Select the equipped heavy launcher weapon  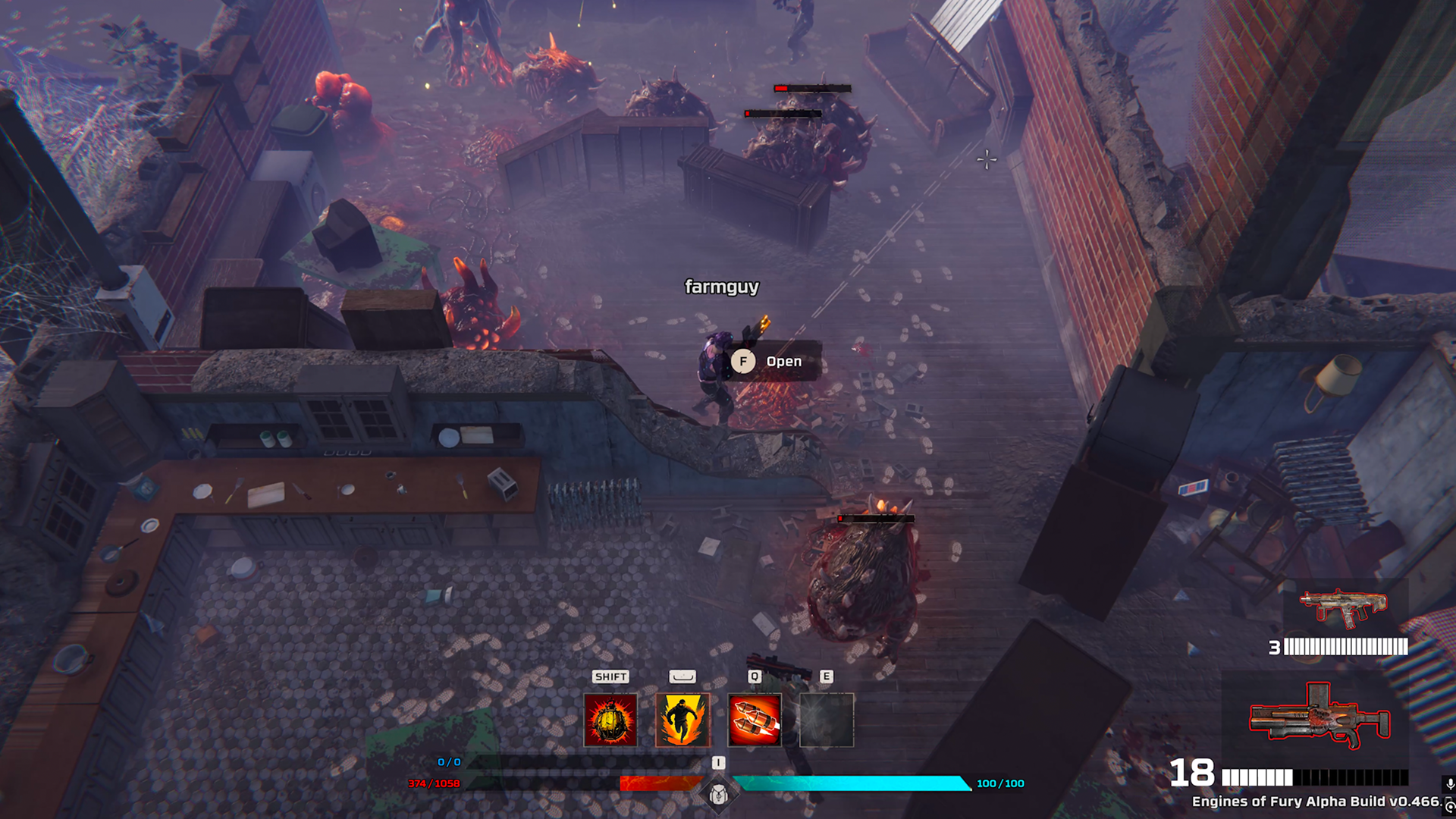click(1319, 717)
